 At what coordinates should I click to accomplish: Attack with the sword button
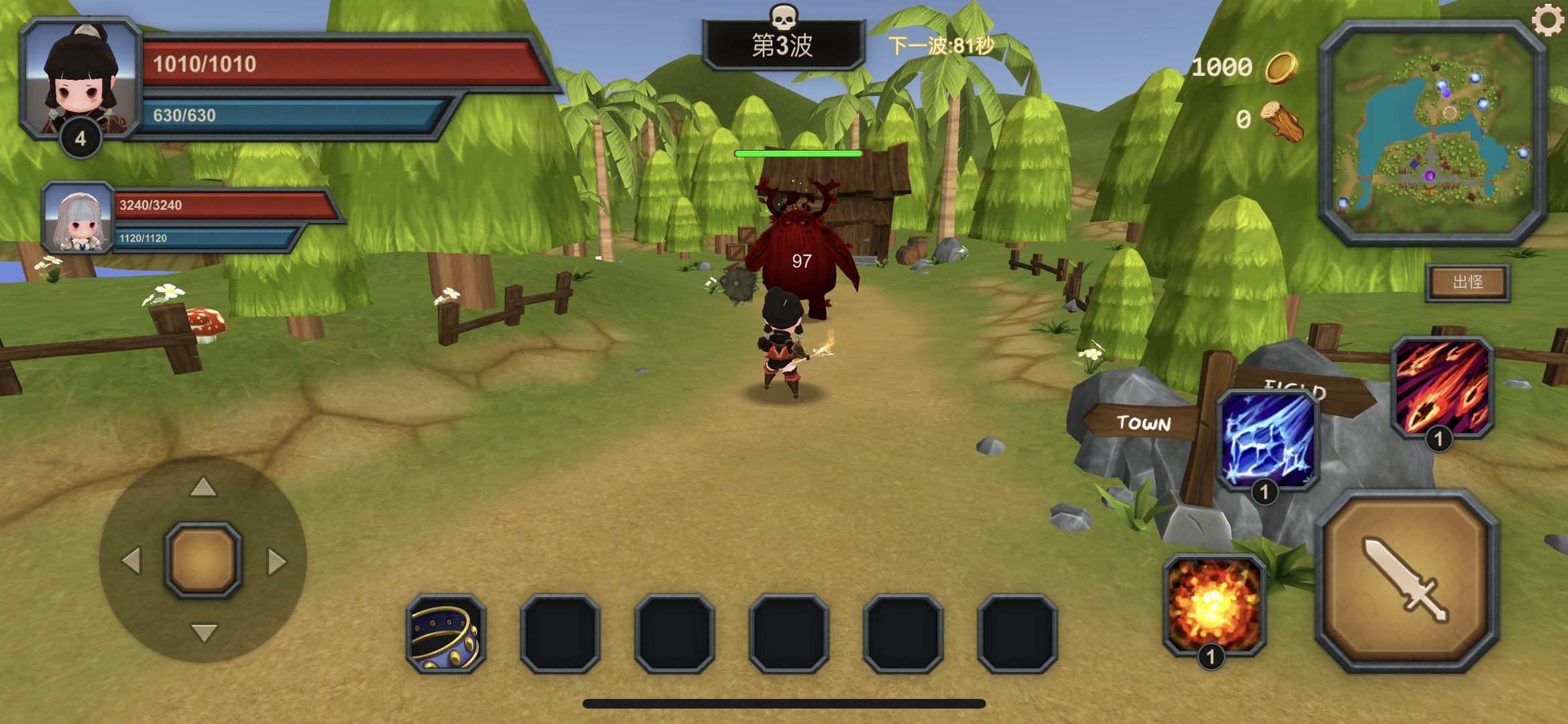1406,581
